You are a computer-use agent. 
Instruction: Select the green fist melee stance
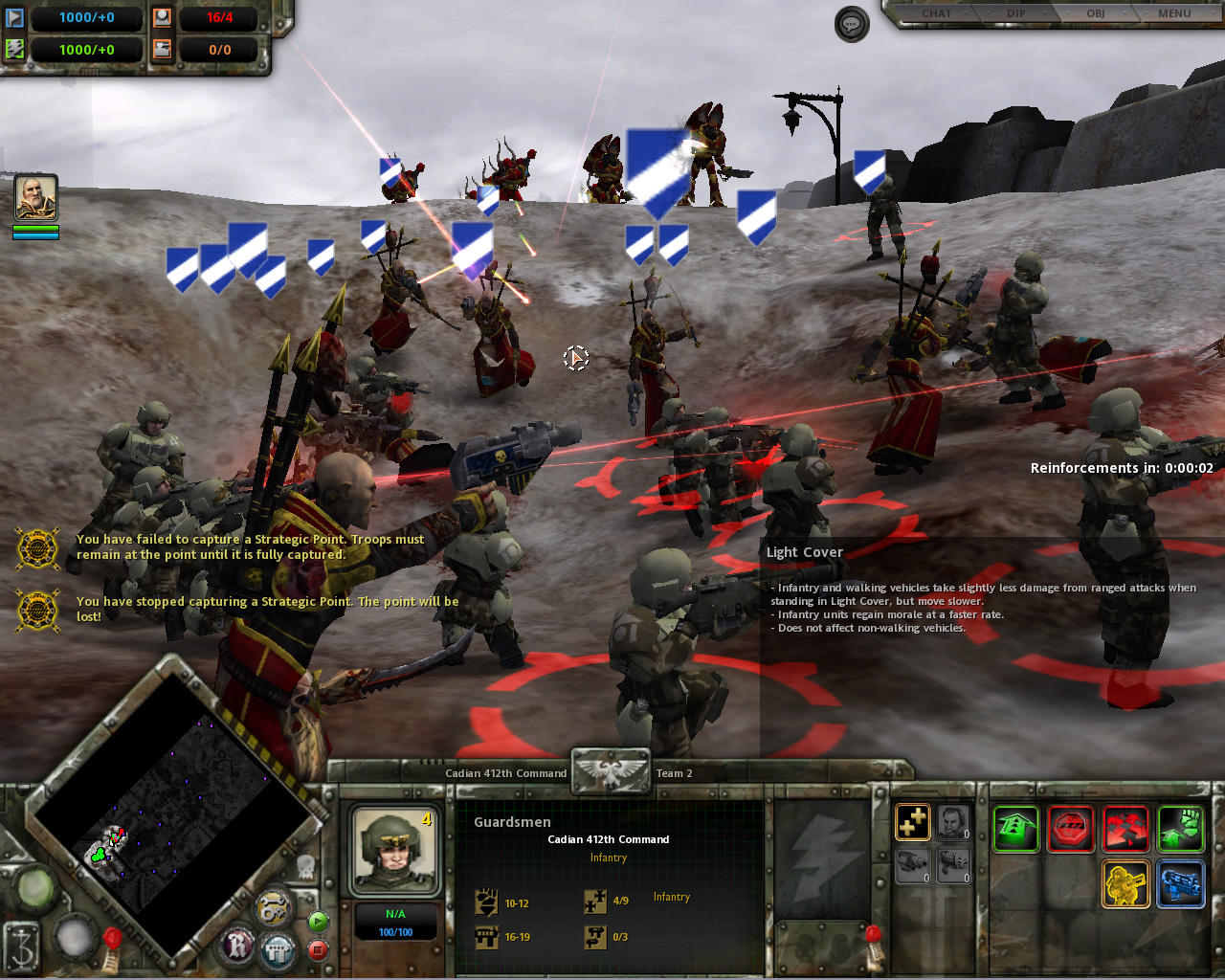(x=1180, y=828)
